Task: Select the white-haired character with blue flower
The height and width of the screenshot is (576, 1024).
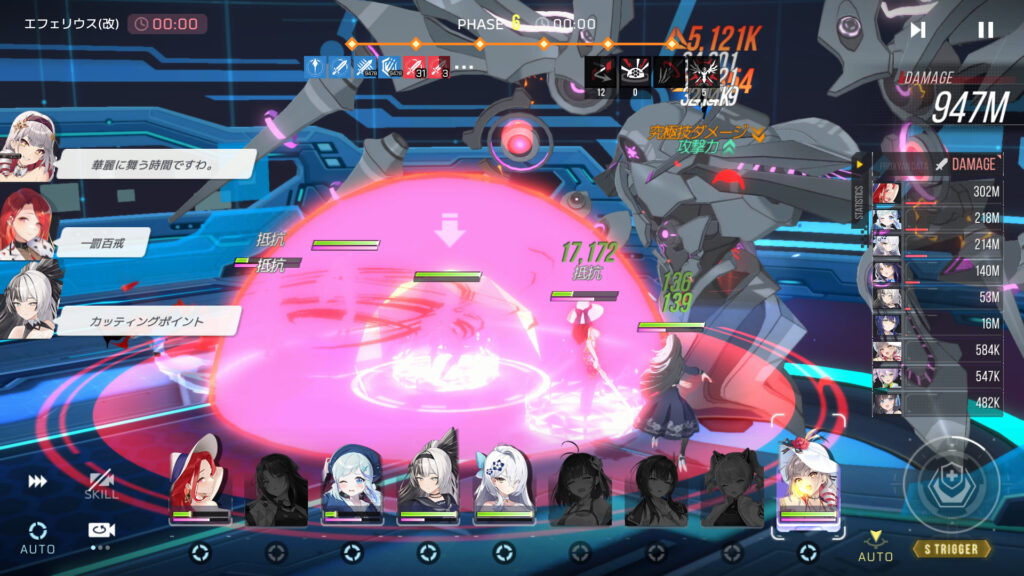Action: click(x=504, y=485)
